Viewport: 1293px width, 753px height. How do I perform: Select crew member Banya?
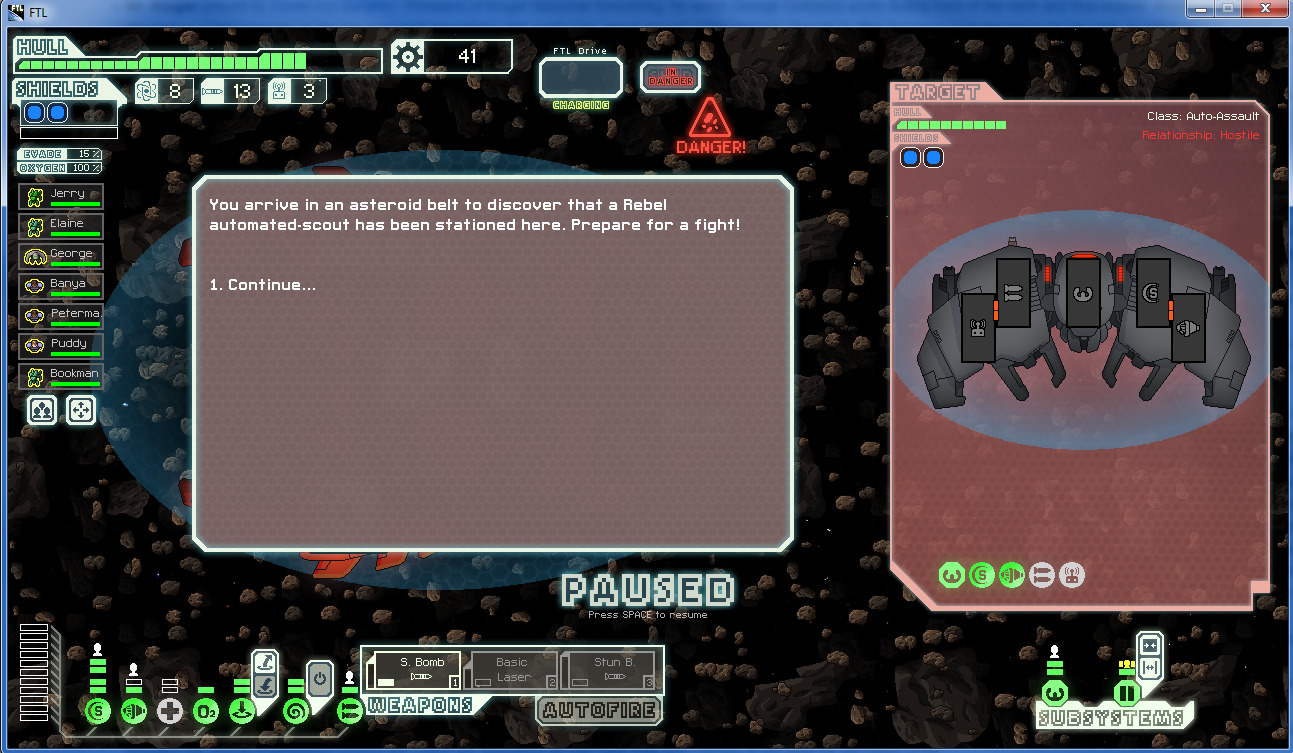pos(61,287)
